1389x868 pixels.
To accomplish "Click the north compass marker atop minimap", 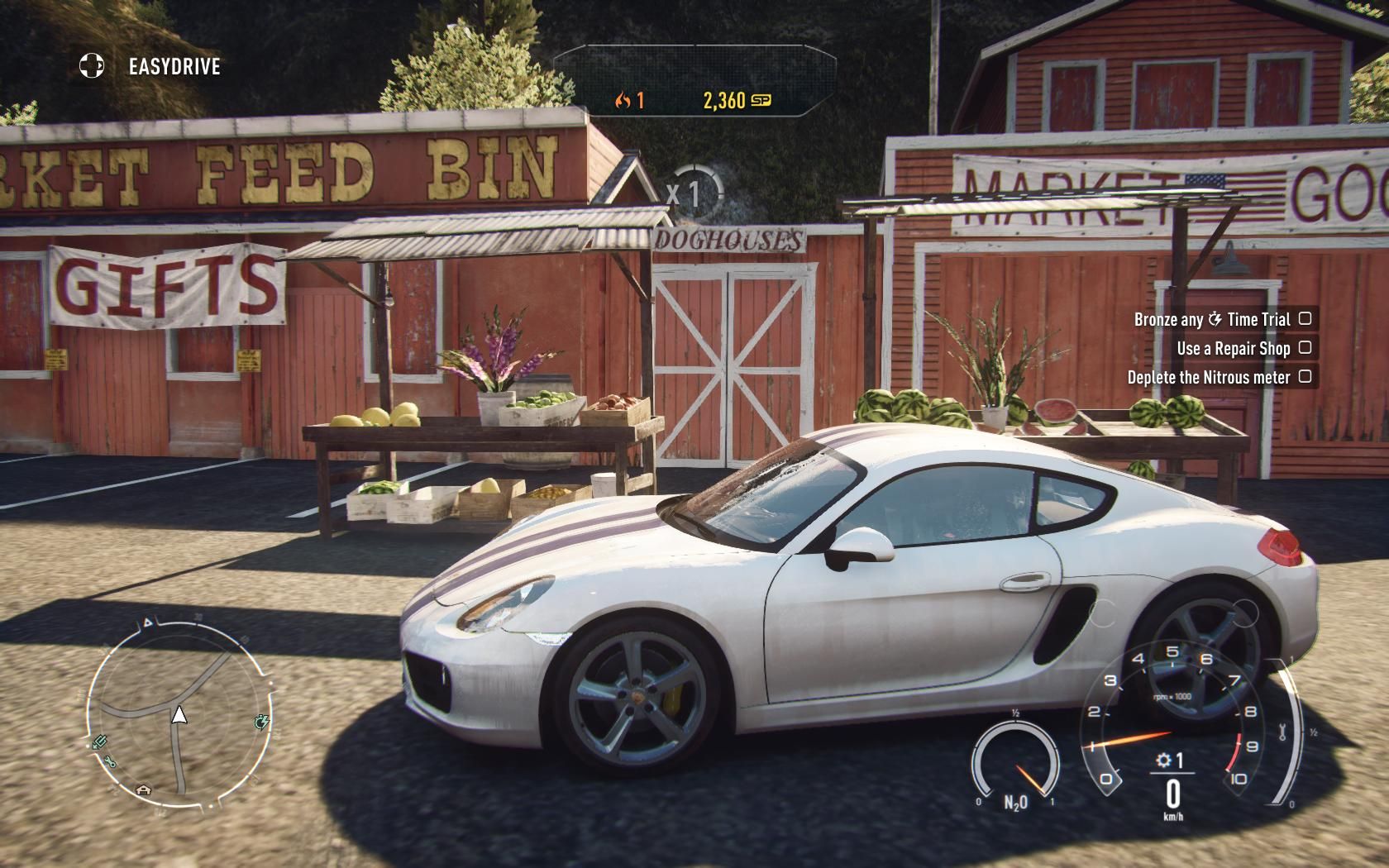I will 148,622.
